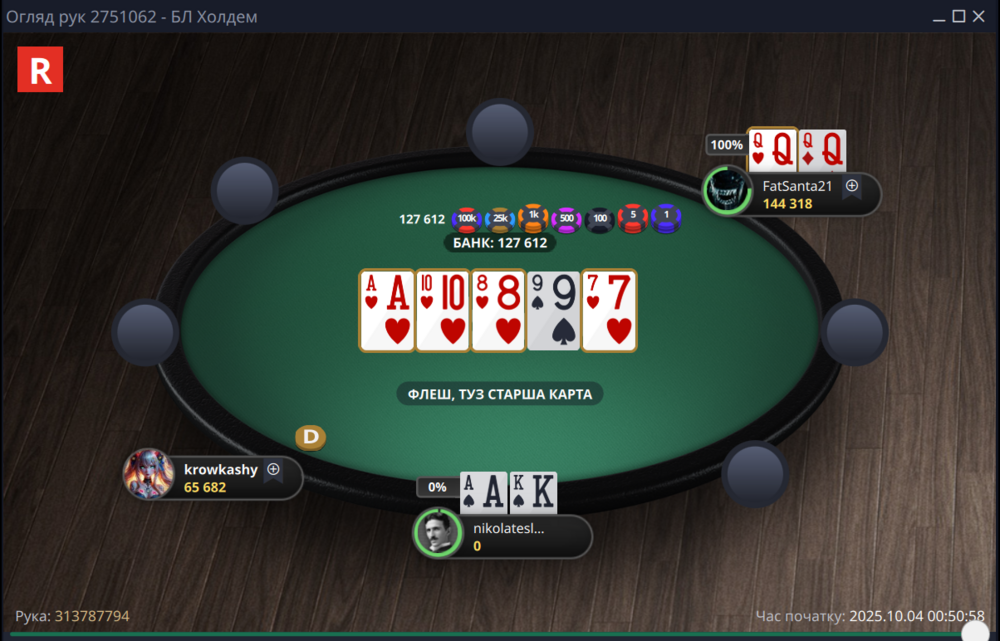
Task: Click the plus icon beside FatSanta21
Action: 852,185
